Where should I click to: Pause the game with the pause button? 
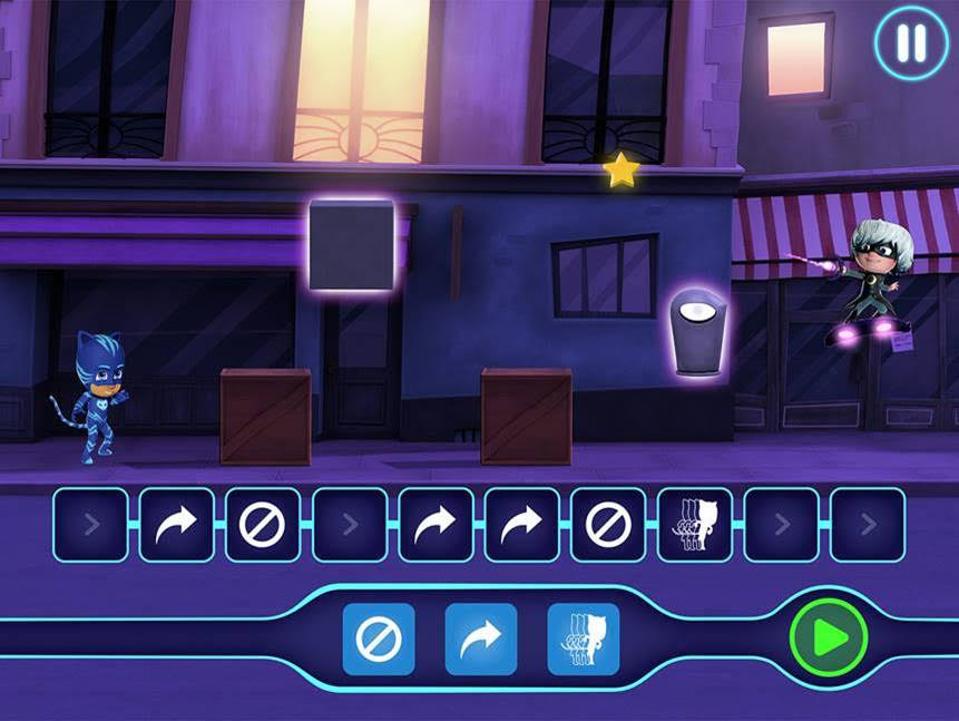[x=910, y=45]
